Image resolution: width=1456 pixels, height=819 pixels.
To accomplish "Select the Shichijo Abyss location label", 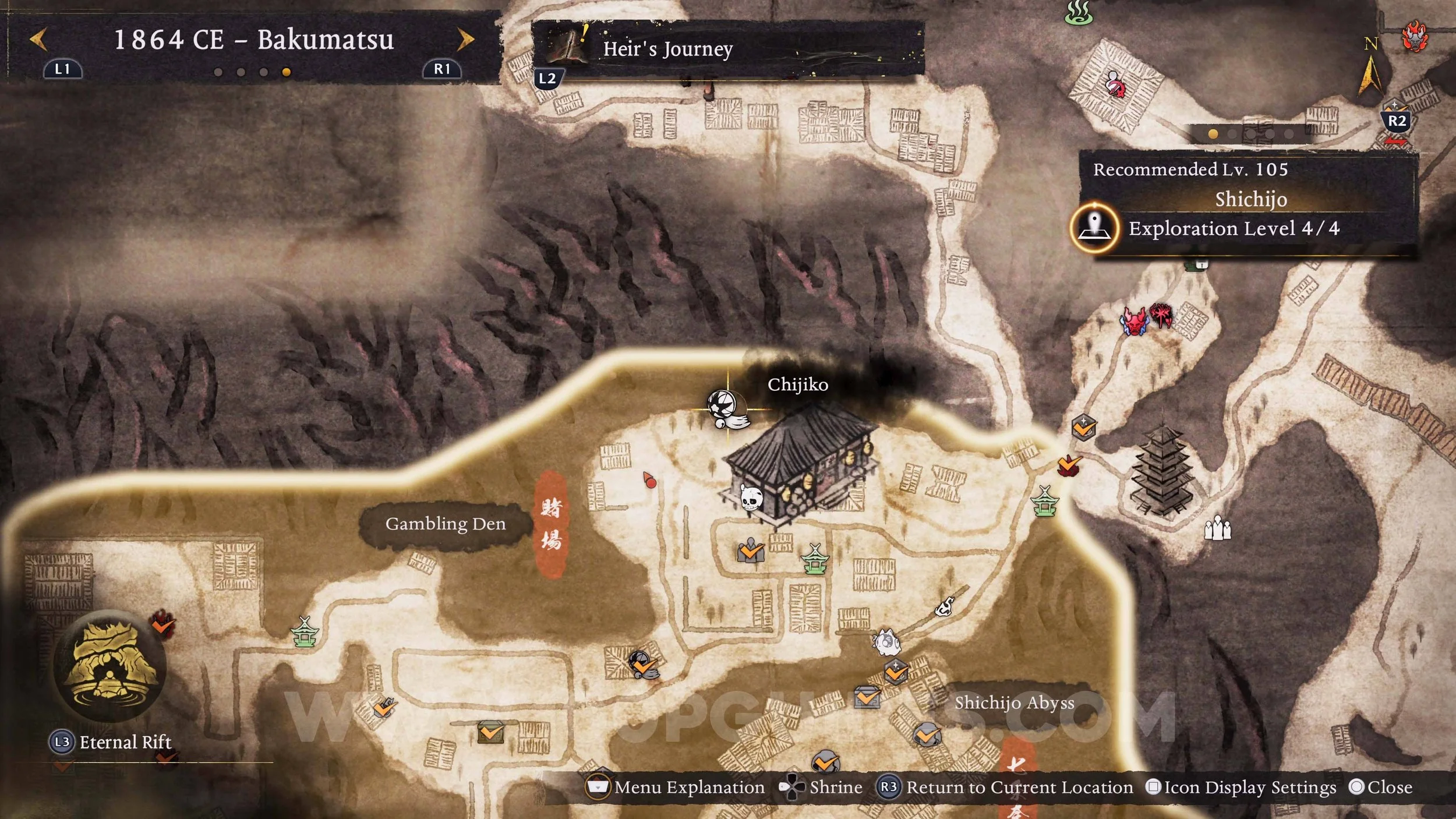I will coord(1014,702).
